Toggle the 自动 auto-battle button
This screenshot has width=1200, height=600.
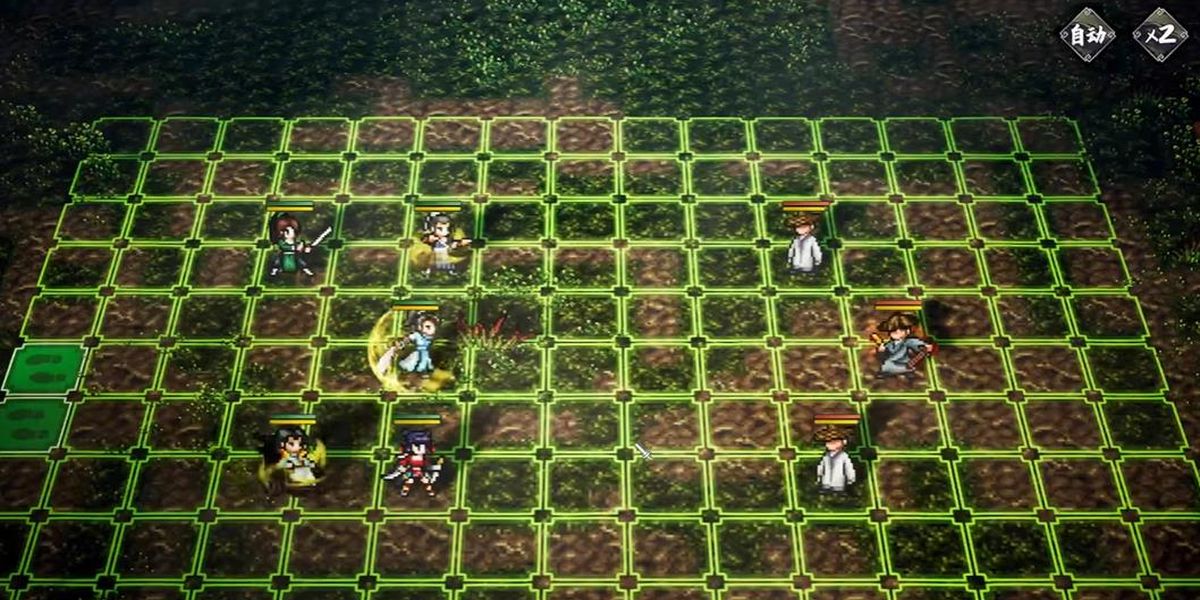click(1087, 35)
